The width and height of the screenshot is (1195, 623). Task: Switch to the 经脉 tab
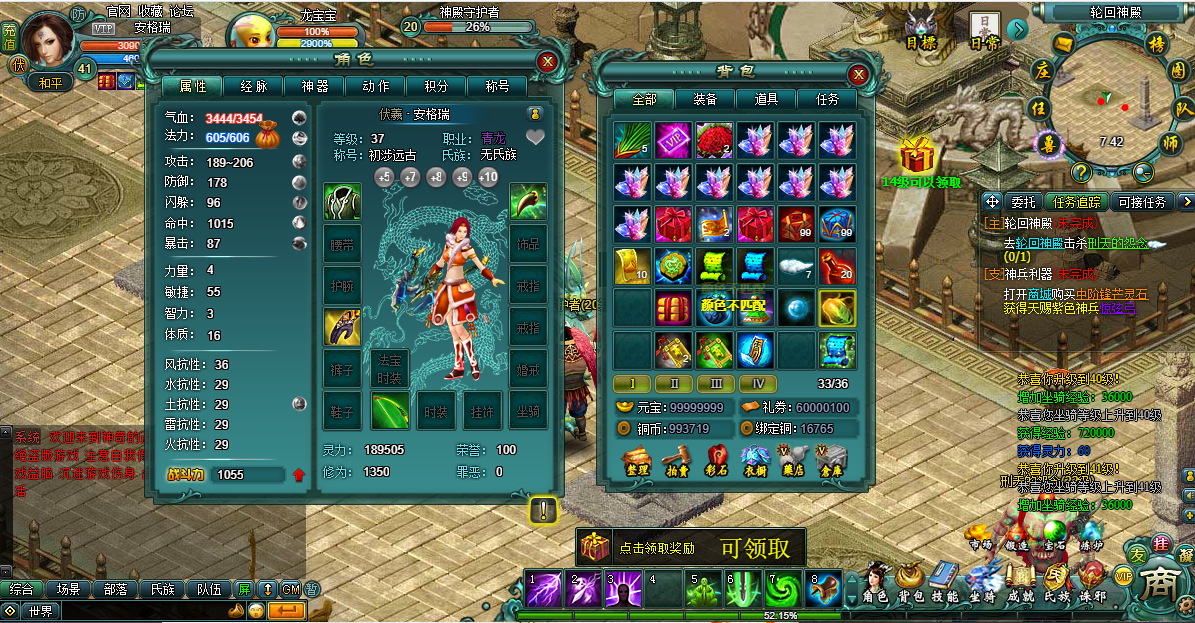tap(246, 87)
